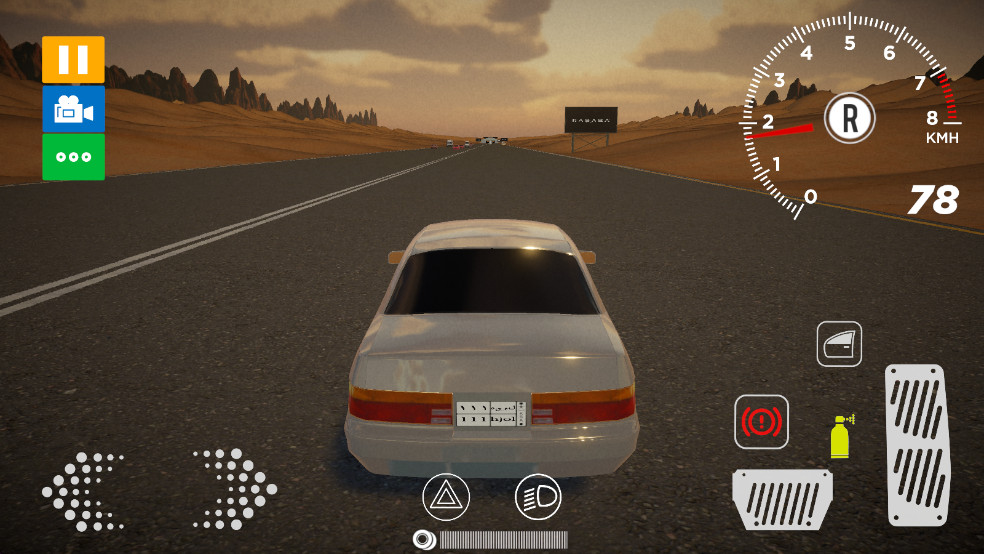This screenshot has width=984, height=554.
Task: Tap the car door icon button
Action: [839, 344]
